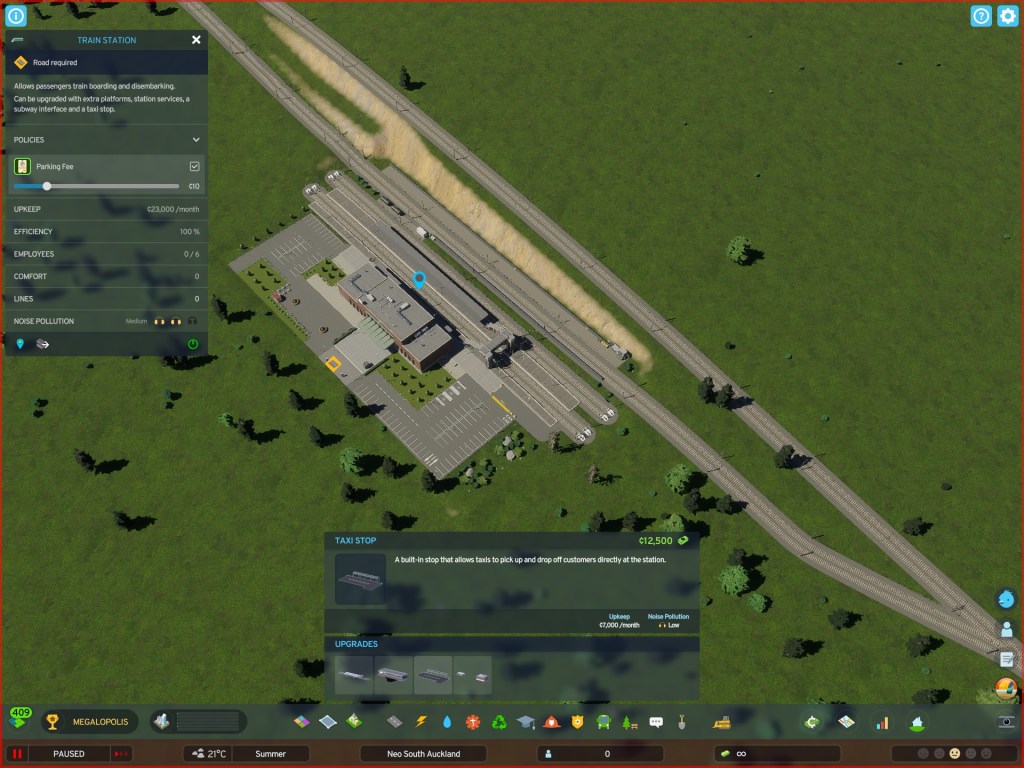Image resolution: width=1024 pixels, height=768 pixels.
Task: Change game speed with the red arrows
Action: (122, 753)
